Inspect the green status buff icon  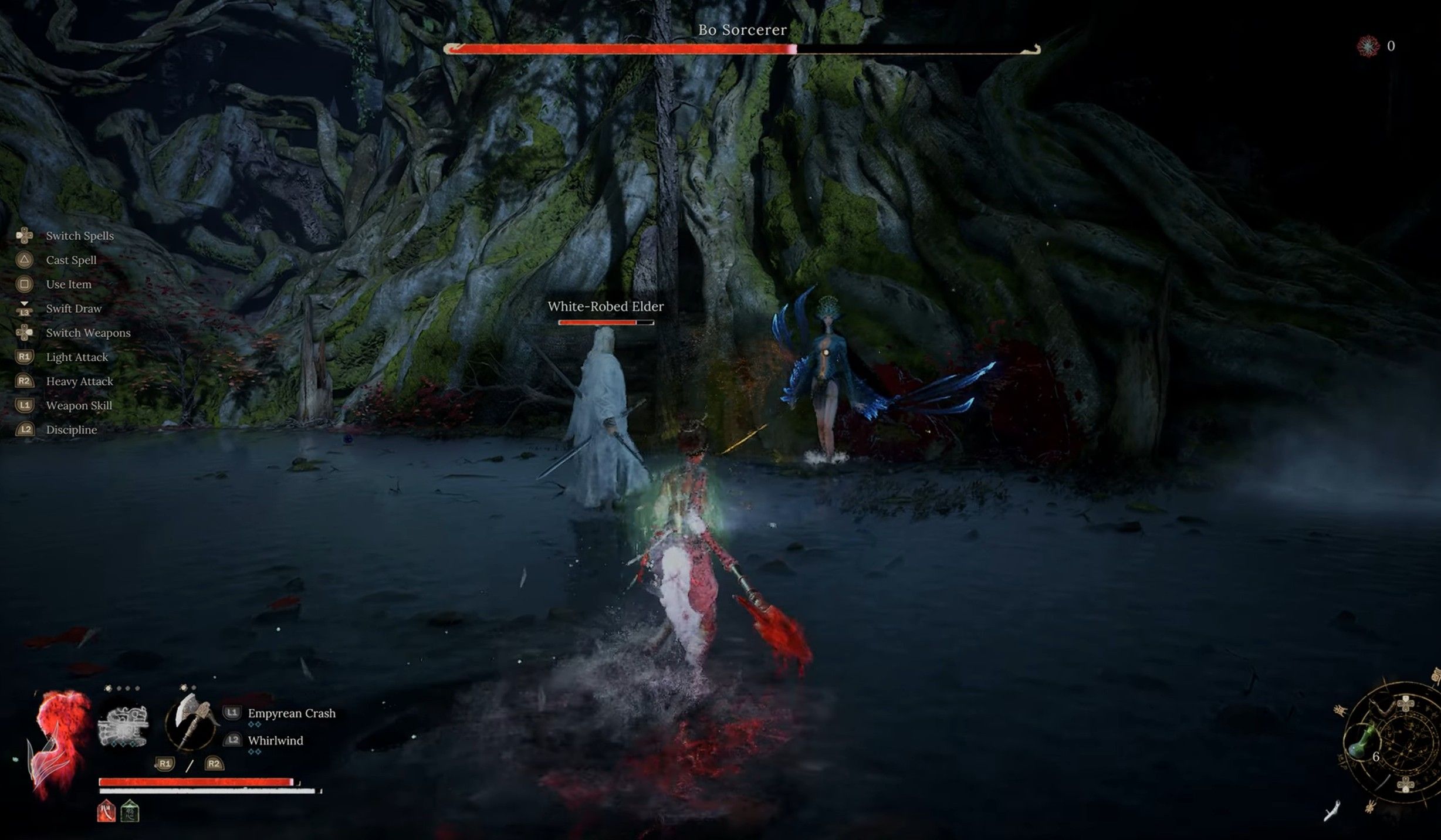tap(130, 812)
